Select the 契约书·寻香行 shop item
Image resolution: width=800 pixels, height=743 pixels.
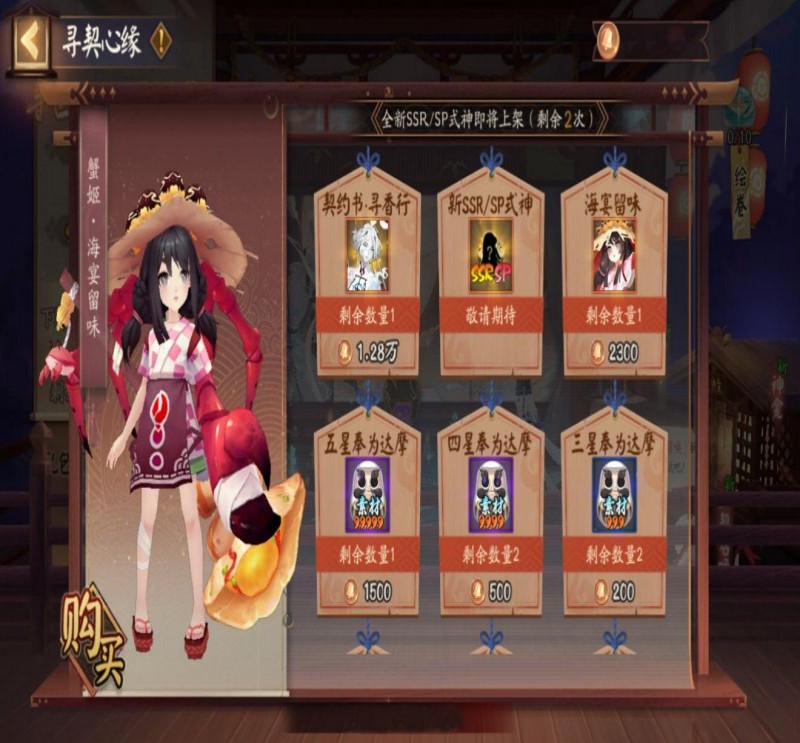pyautogui.click(x=367, y=270)
